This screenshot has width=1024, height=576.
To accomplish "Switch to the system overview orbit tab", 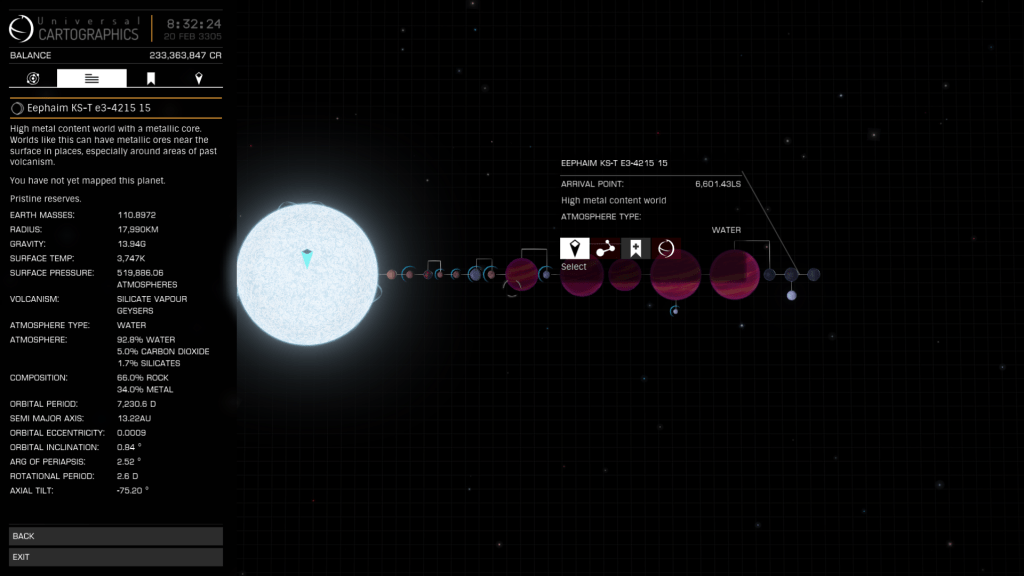I will point(33,78).
